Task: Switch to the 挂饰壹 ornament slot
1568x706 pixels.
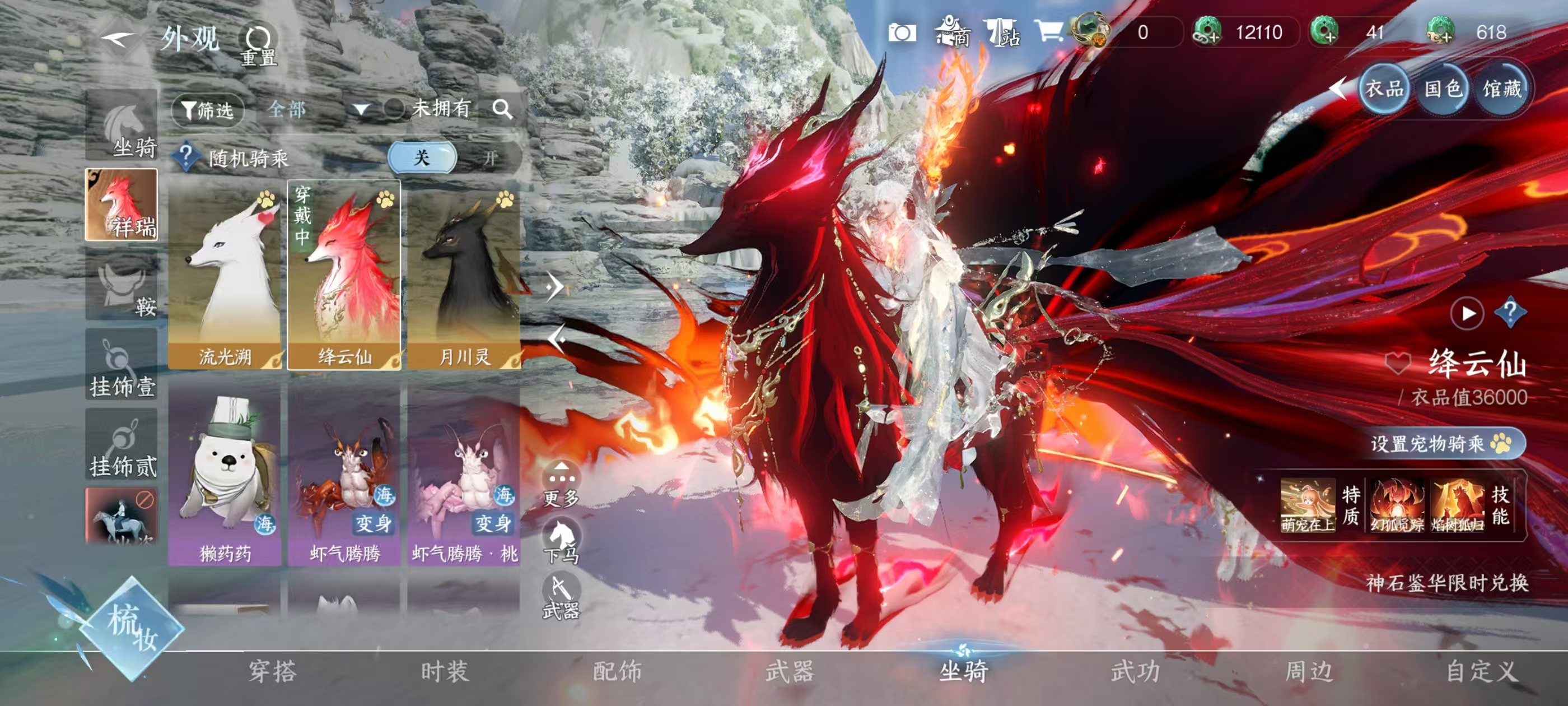Action: [122, 365]
